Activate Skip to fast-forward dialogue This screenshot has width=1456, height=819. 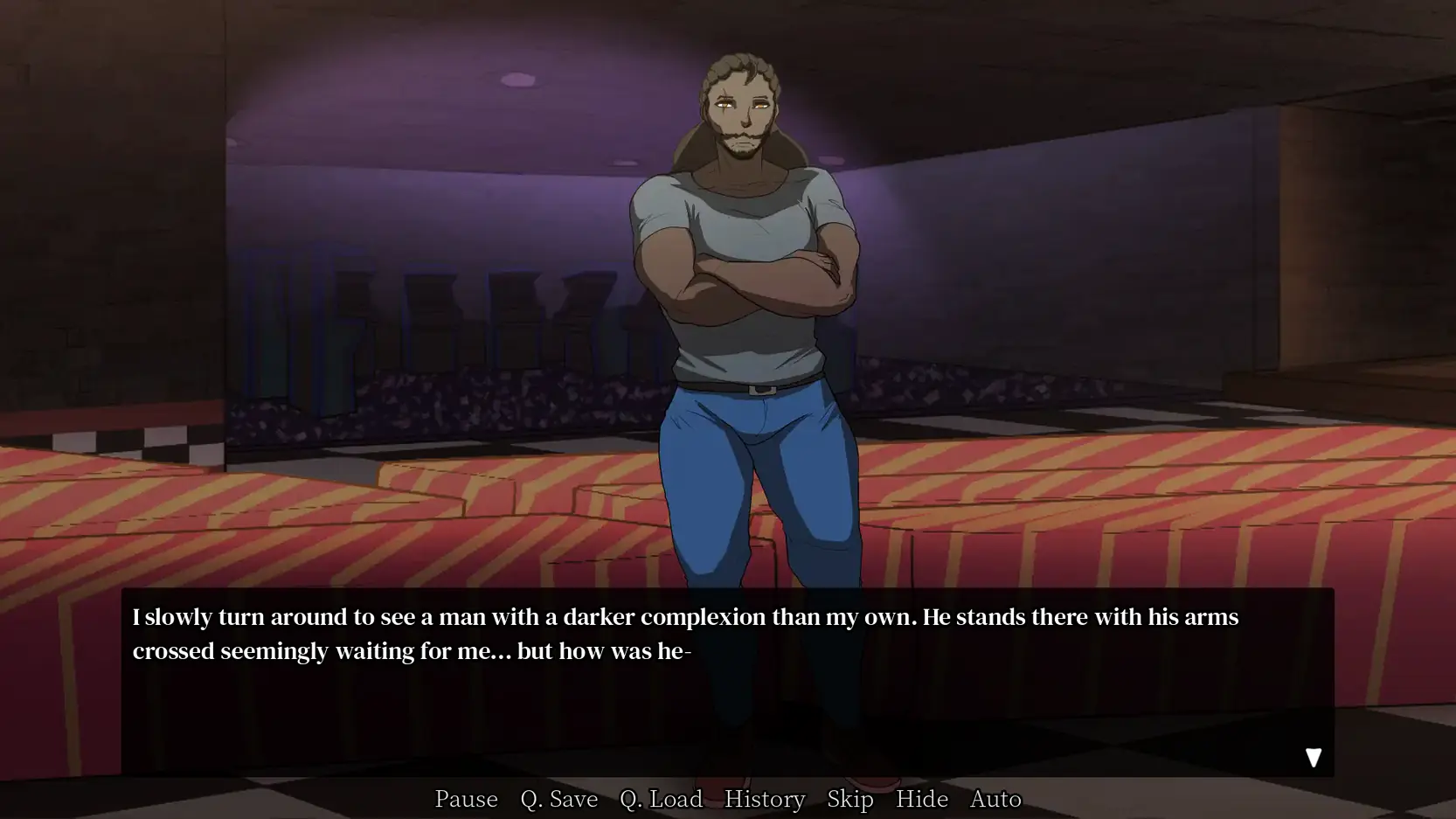coord(849,799)
